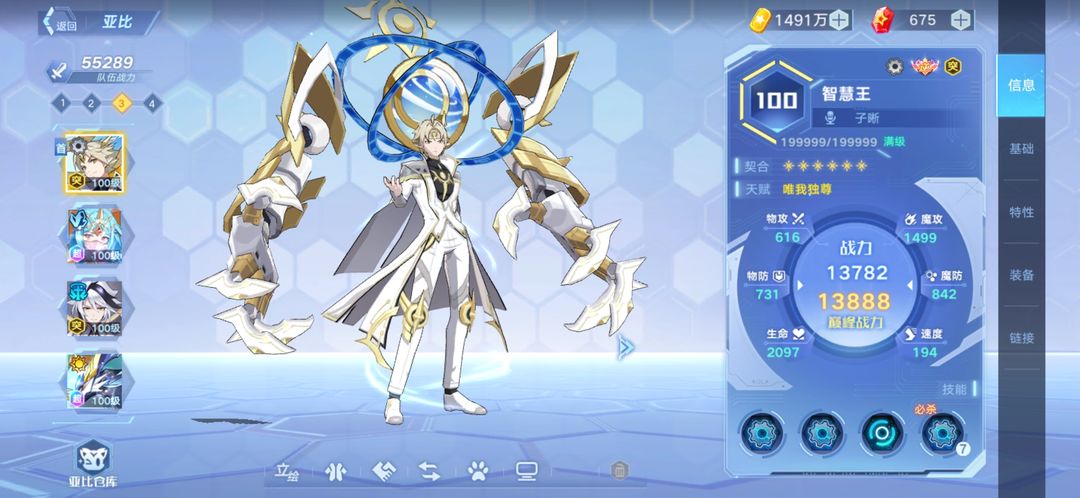Go back with the 返回 button

[59, 23]
